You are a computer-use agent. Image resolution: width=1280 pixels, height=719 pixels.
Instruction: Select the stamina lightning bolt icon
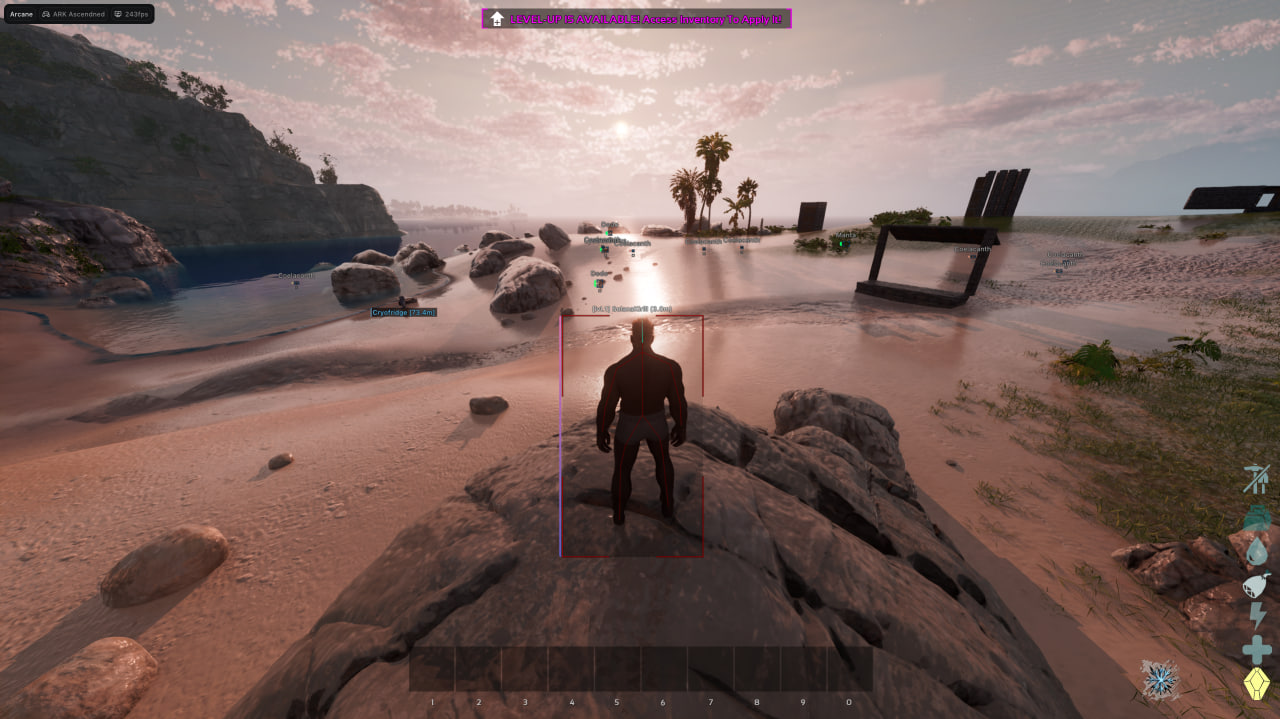(1256, 616)
